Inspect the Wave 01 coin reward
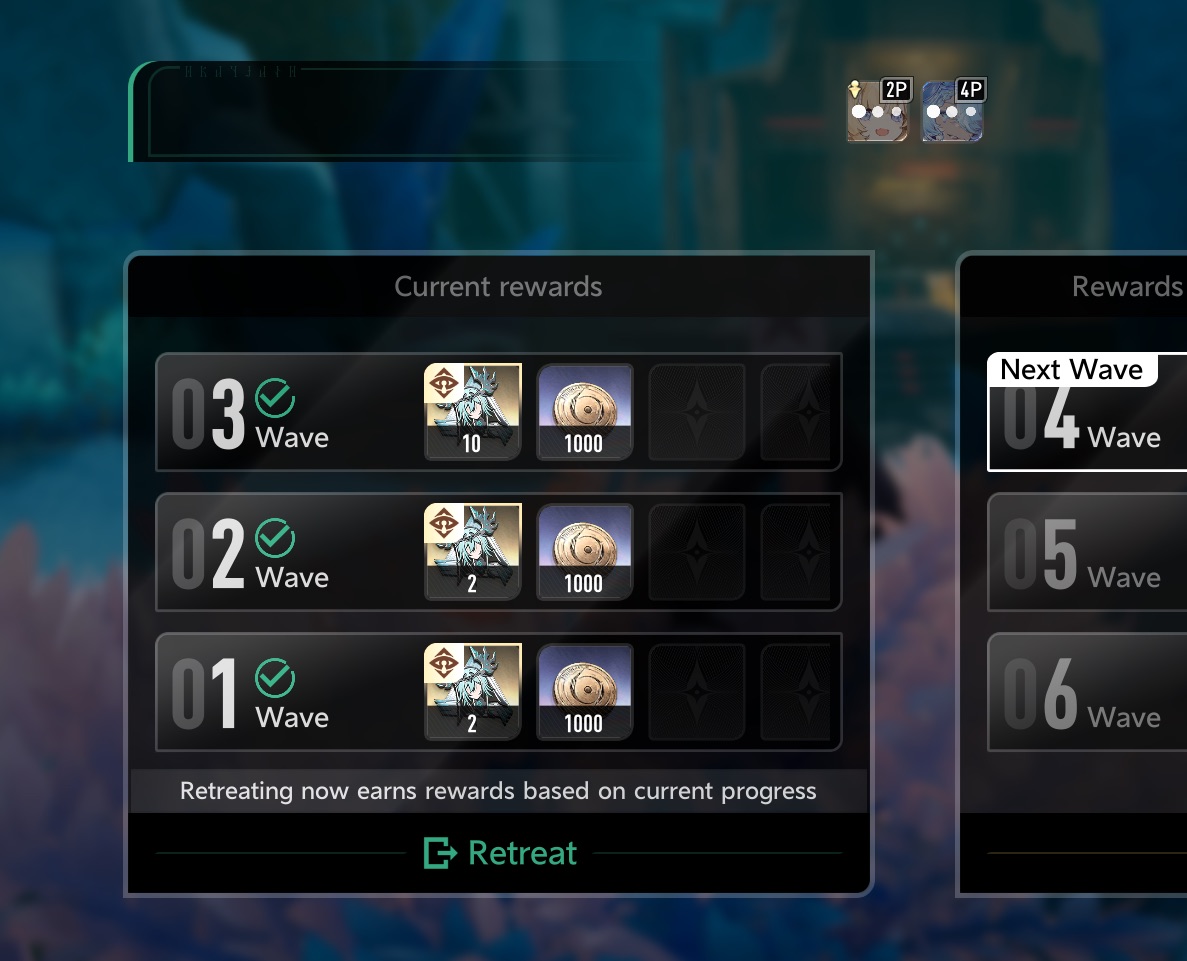This screenshot has width=1187, height=961. pyautogui.click(x=584, y=691)
